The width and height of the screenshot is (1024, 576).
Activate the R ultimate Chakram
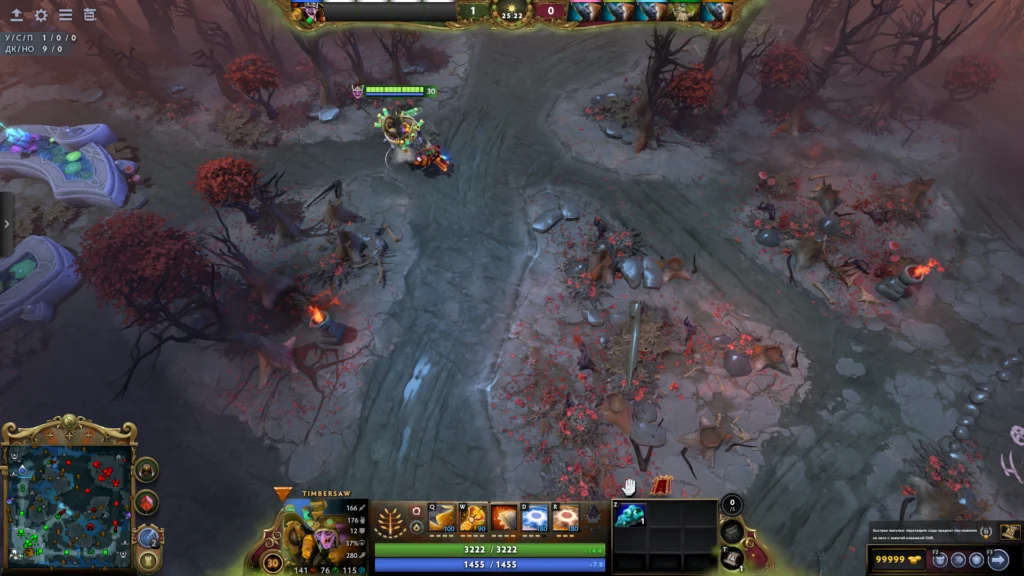point(566,518)
